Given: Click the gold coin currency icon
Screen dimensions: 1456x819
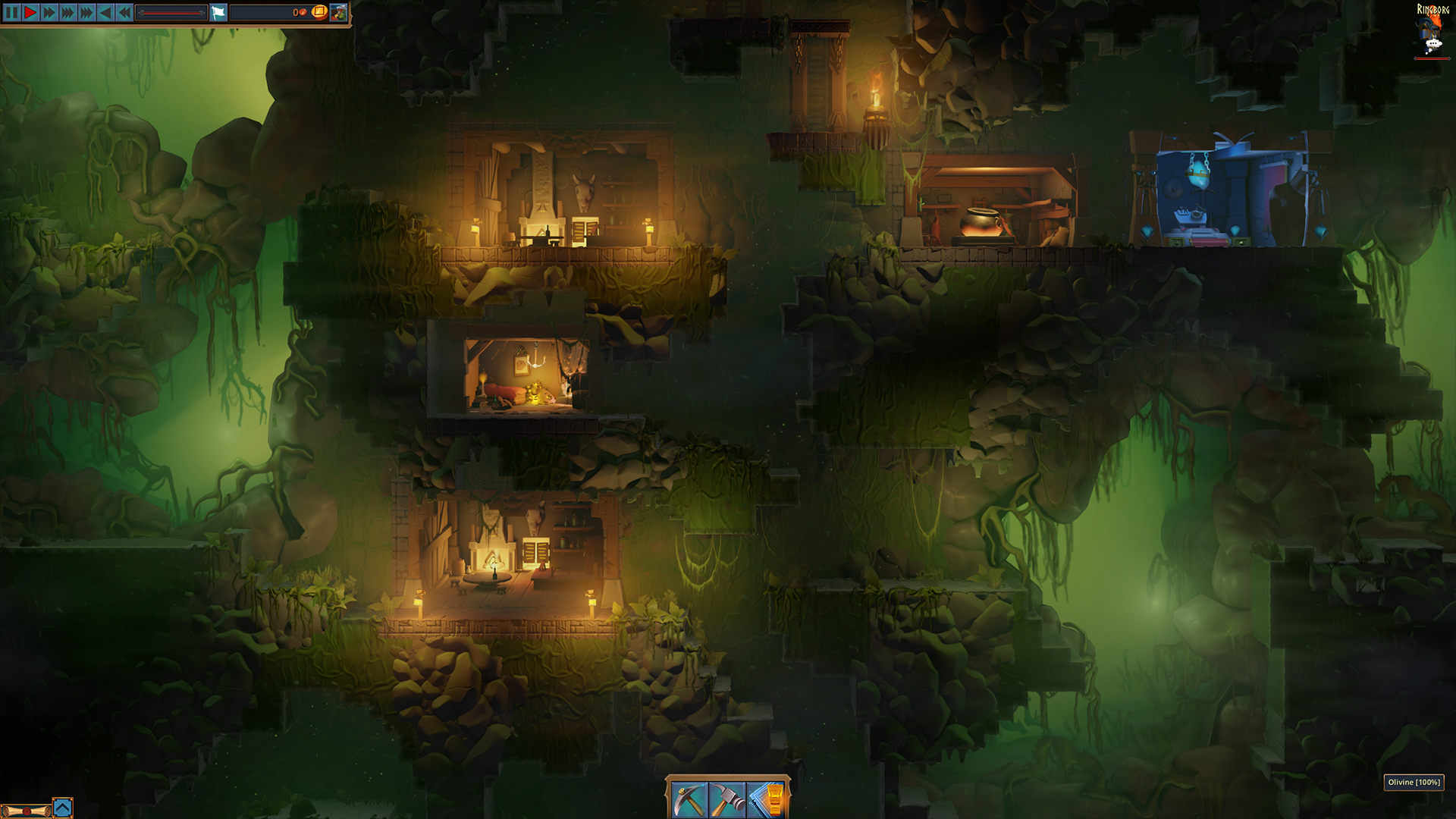Looking at the screenshot, I should coord(319,13).
